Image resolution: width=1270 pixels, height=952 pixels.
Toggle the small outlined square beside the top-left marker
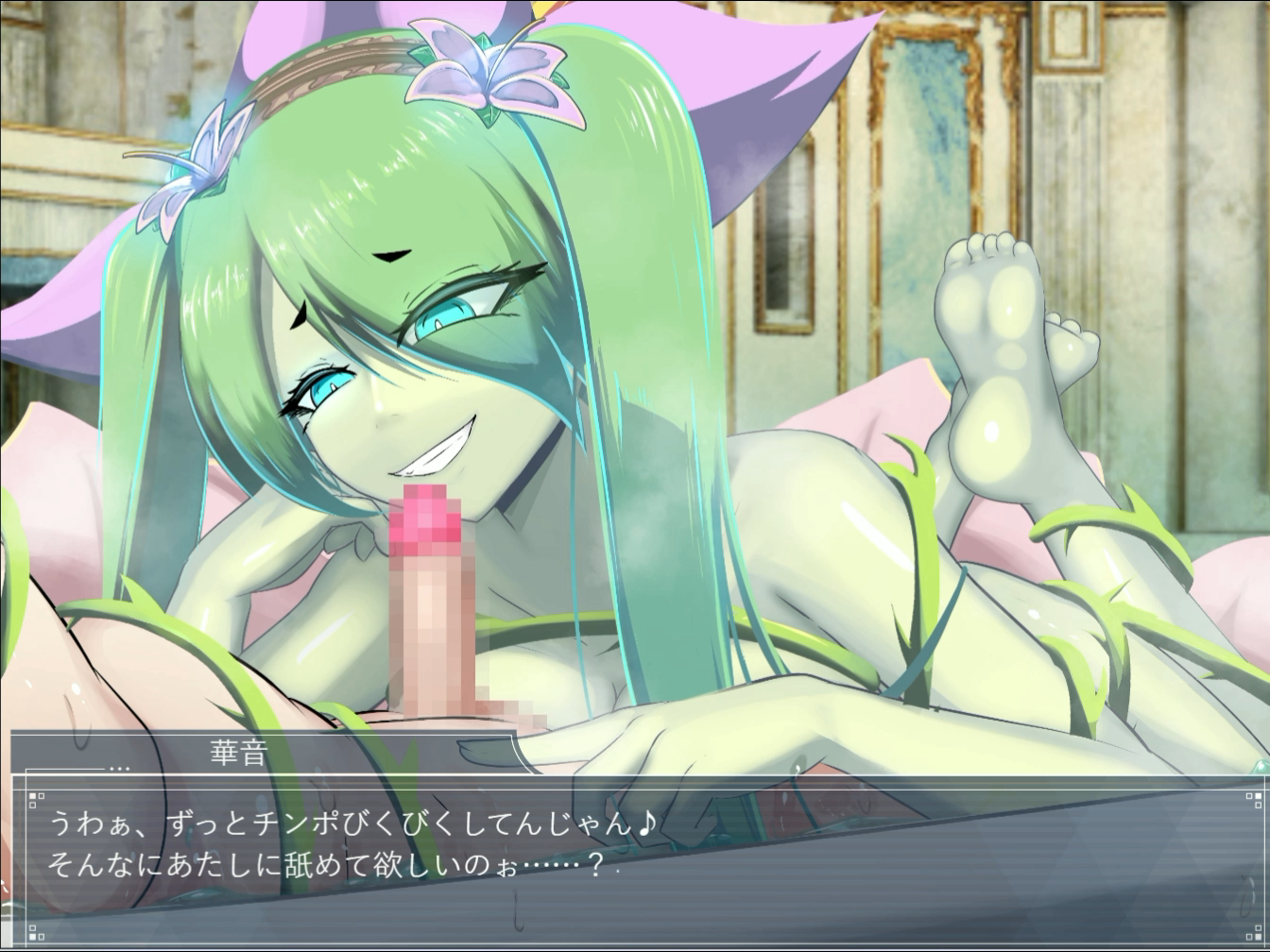click(x=43, y=796)
